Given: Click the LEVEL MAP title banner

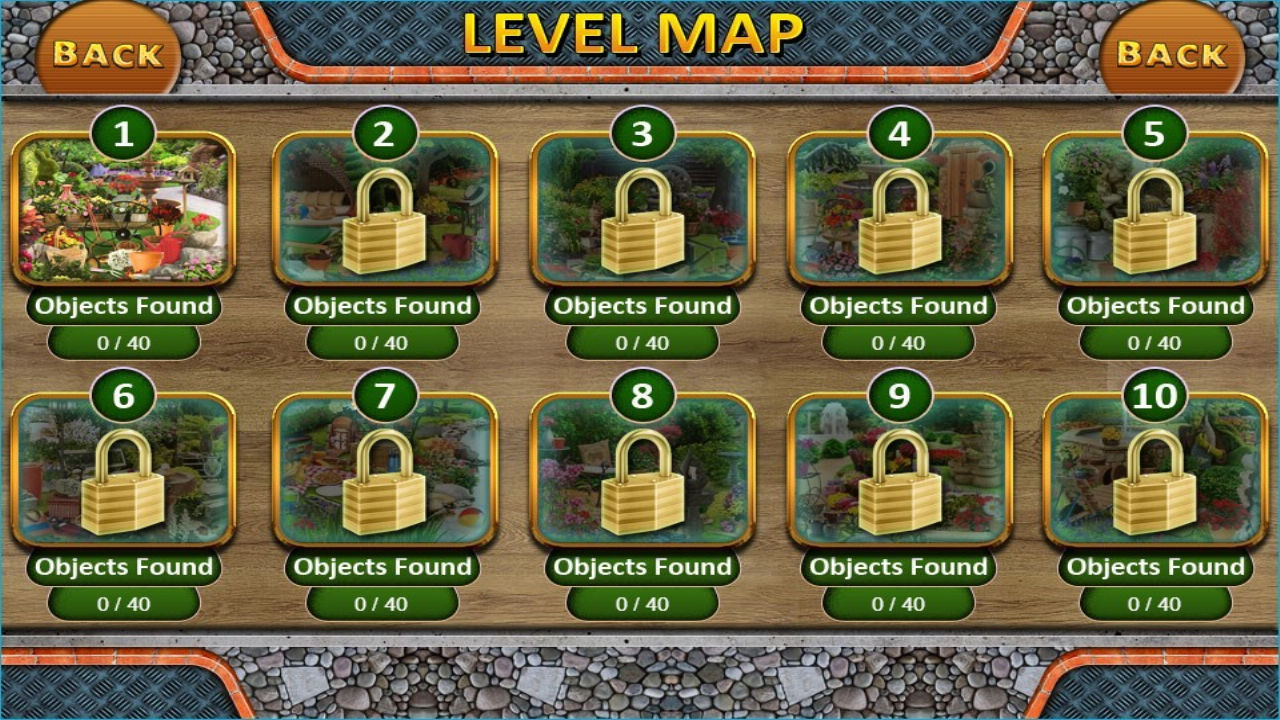Looking at the screenshot, I should [x=632, y=30].
